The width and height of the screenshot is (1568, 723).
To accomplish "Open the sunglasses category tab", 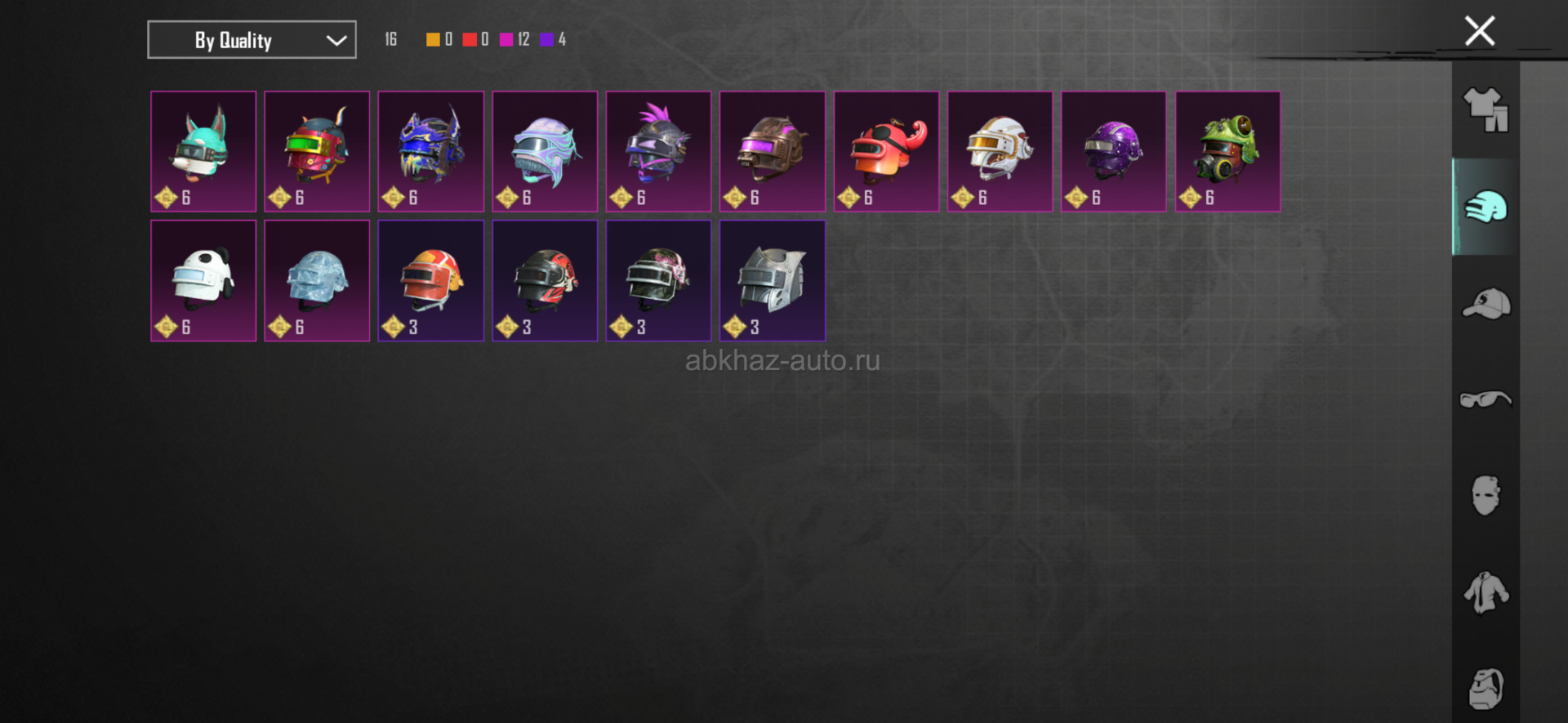I will [x=1486, y=399].
